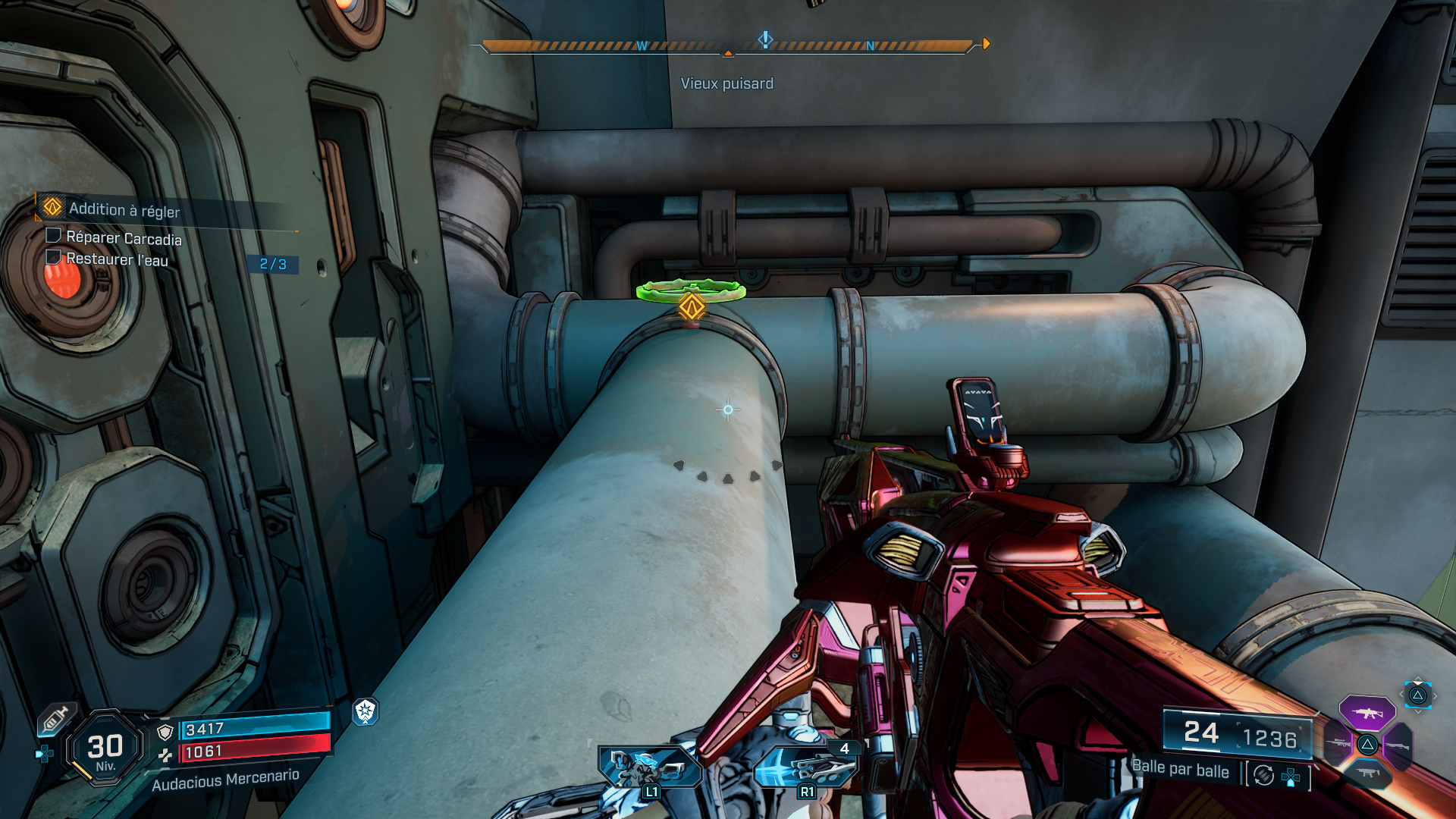The height and width of the screenshot is (819, 1456).
Task: Select the equipped purple assault rifle slot
Action: [1367, 713]
